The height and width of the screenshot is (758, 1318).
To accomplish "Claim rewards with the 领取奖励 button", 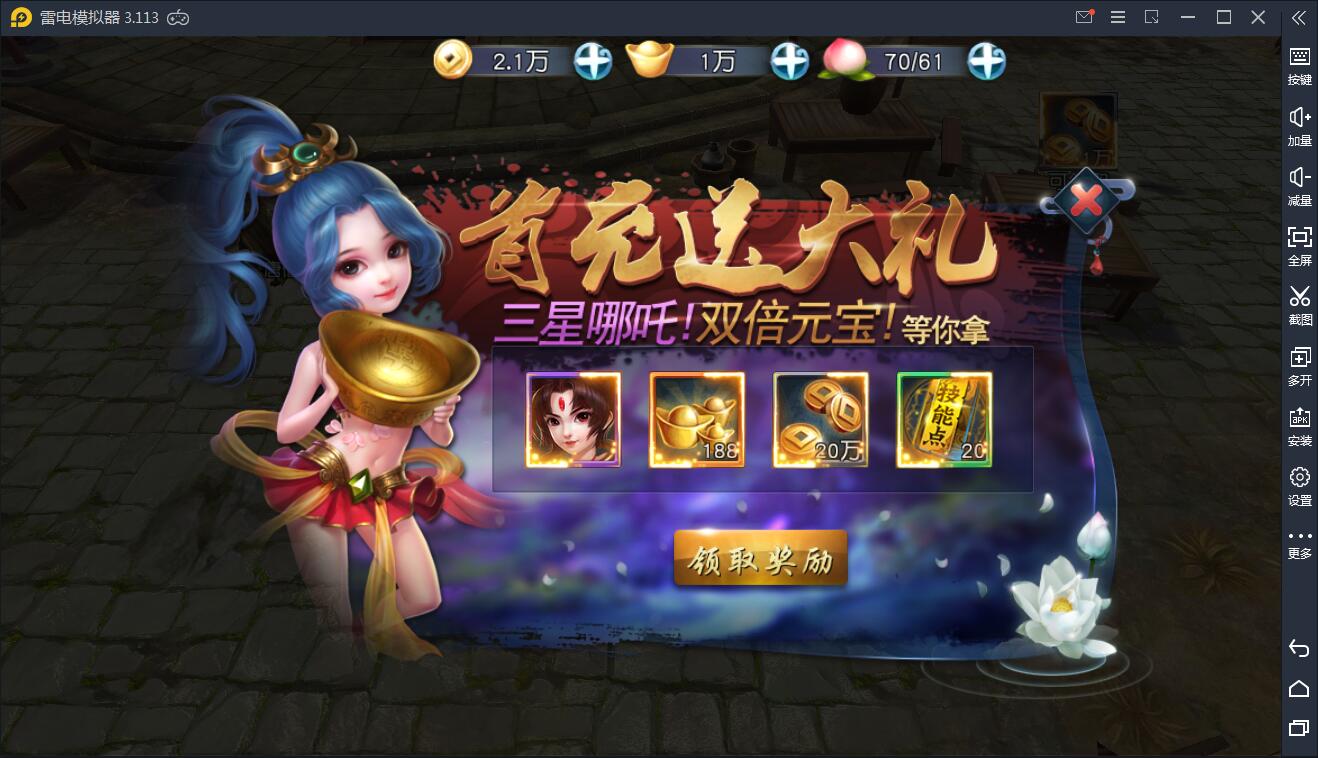I will pyautogui.click(x=760, y=558).
